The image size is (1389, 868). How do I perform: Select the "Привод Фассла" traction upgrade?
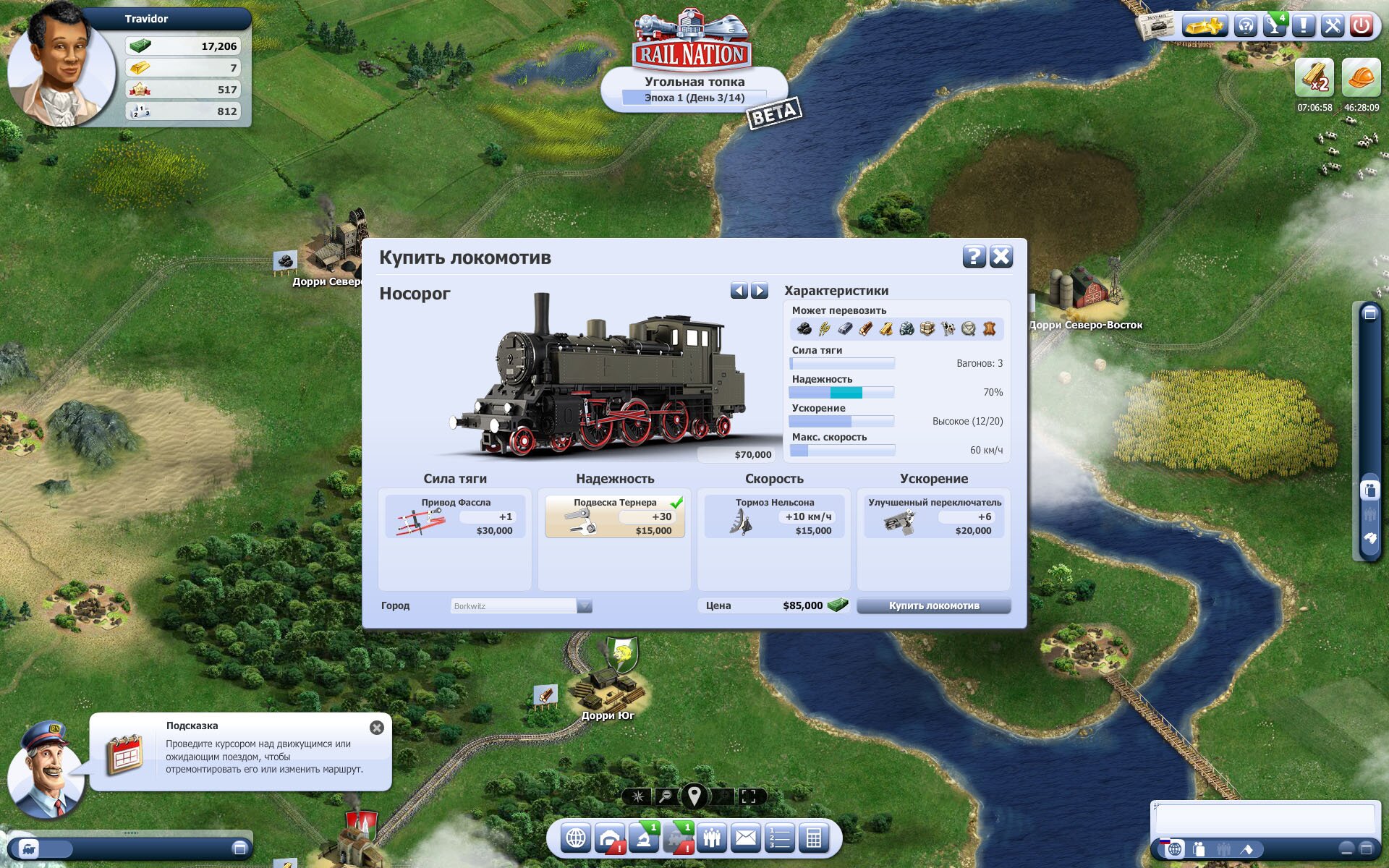click(x=456, y=516)
